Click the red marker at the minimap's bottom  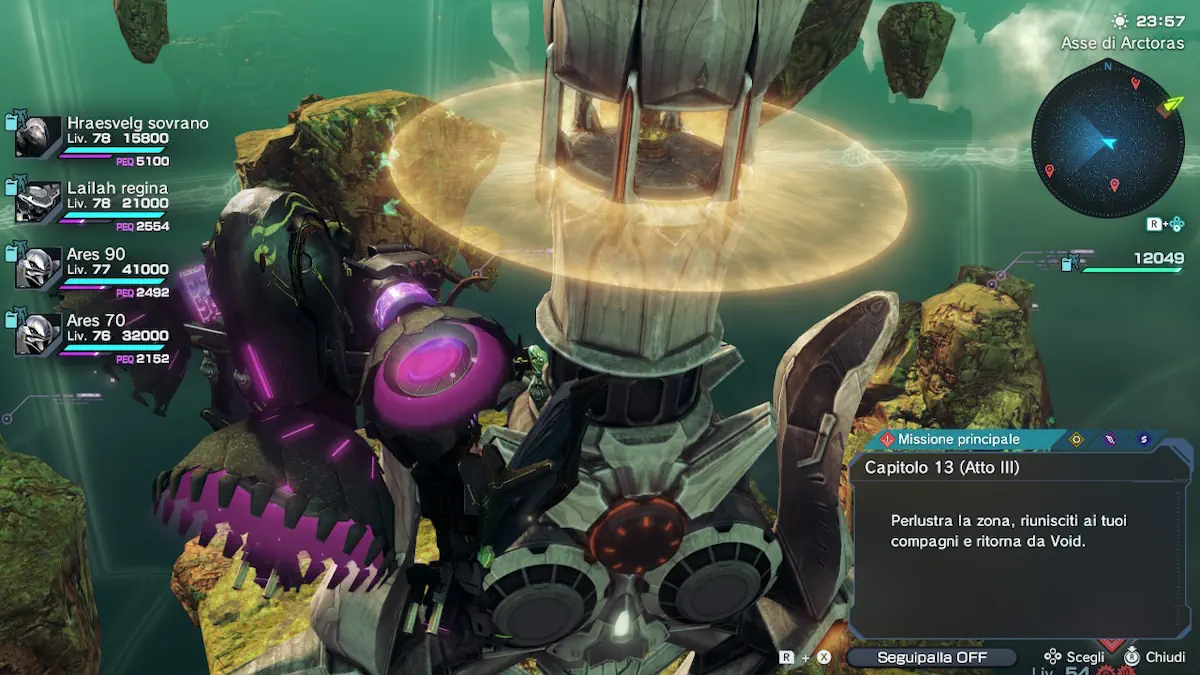(x=1114, y=185)
